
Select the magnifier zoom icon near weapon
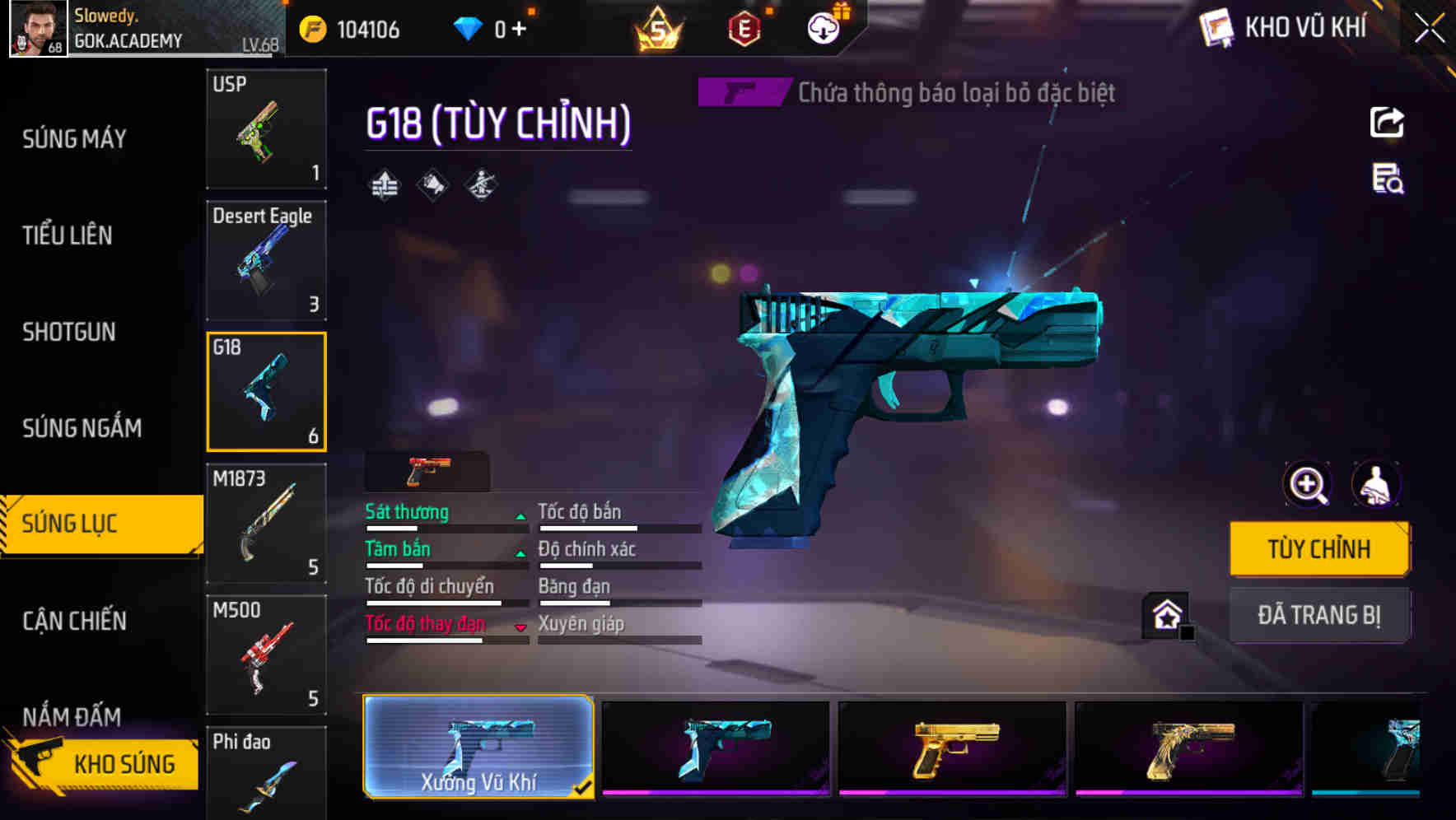[1306, 485]
